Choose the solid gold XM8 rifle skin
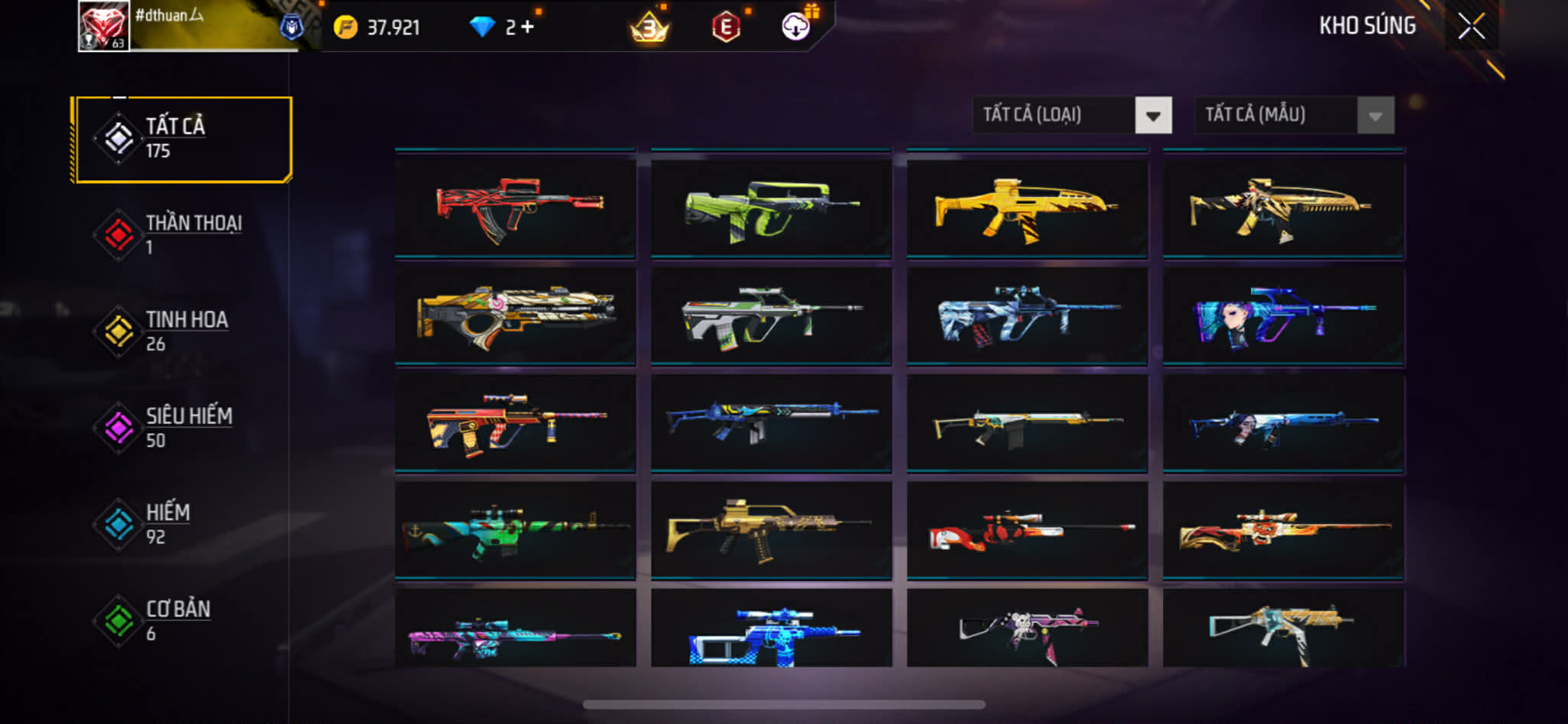This screenshot has width=1568, height=724. click(1027, 208)
